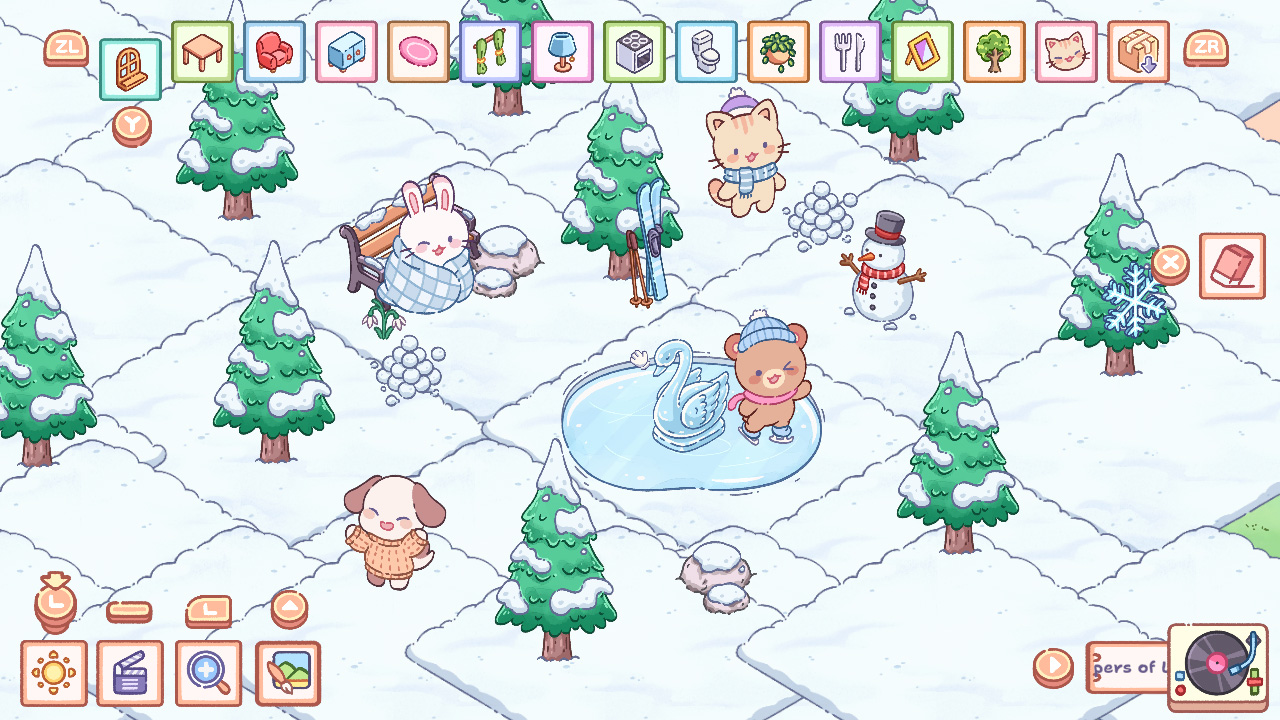Open the landscape paintbrush editor
Screen dimensions: 1280x720
287,672
